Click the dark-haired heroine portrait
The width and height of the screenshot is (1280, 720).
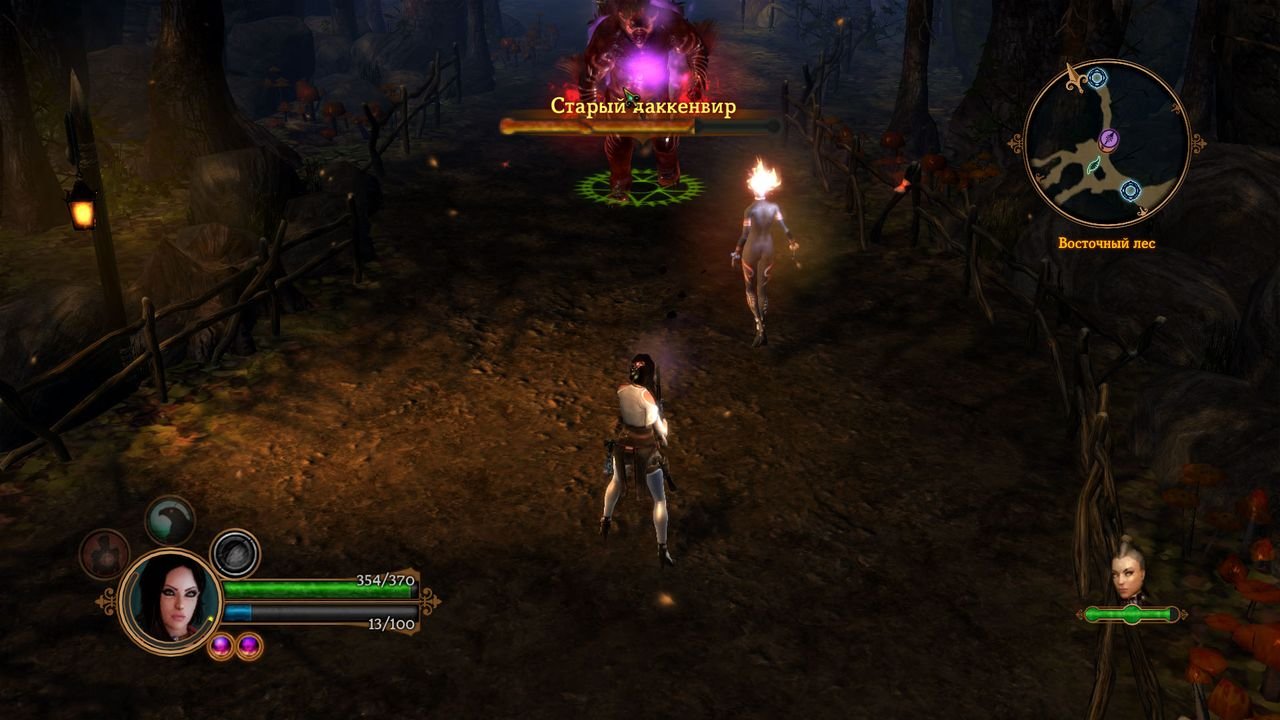170,601
